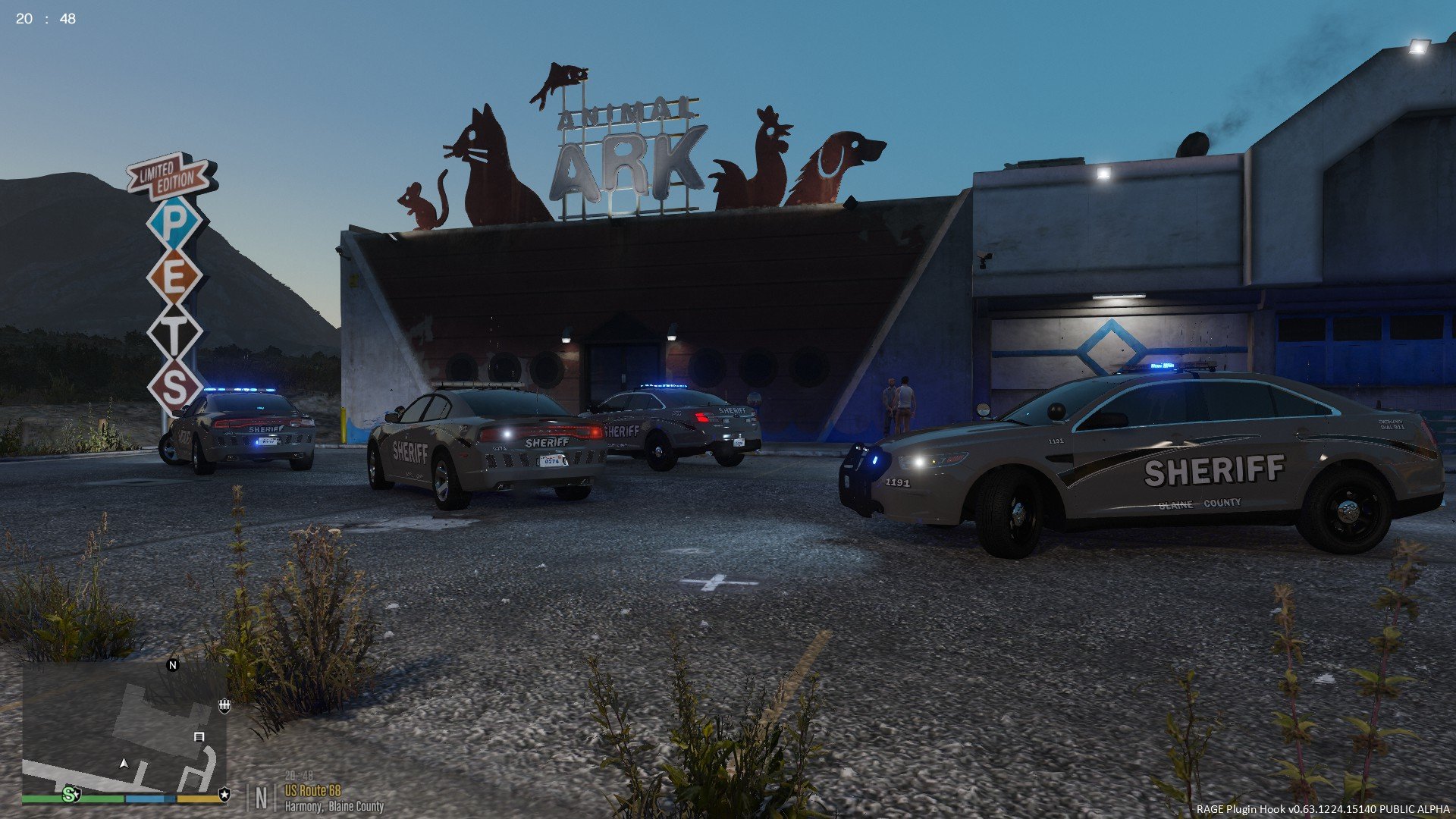The image size is (1456, 819).
Task: Click the white player arrow on minimap
Action: pyautogui.click(x=124, y=763)
